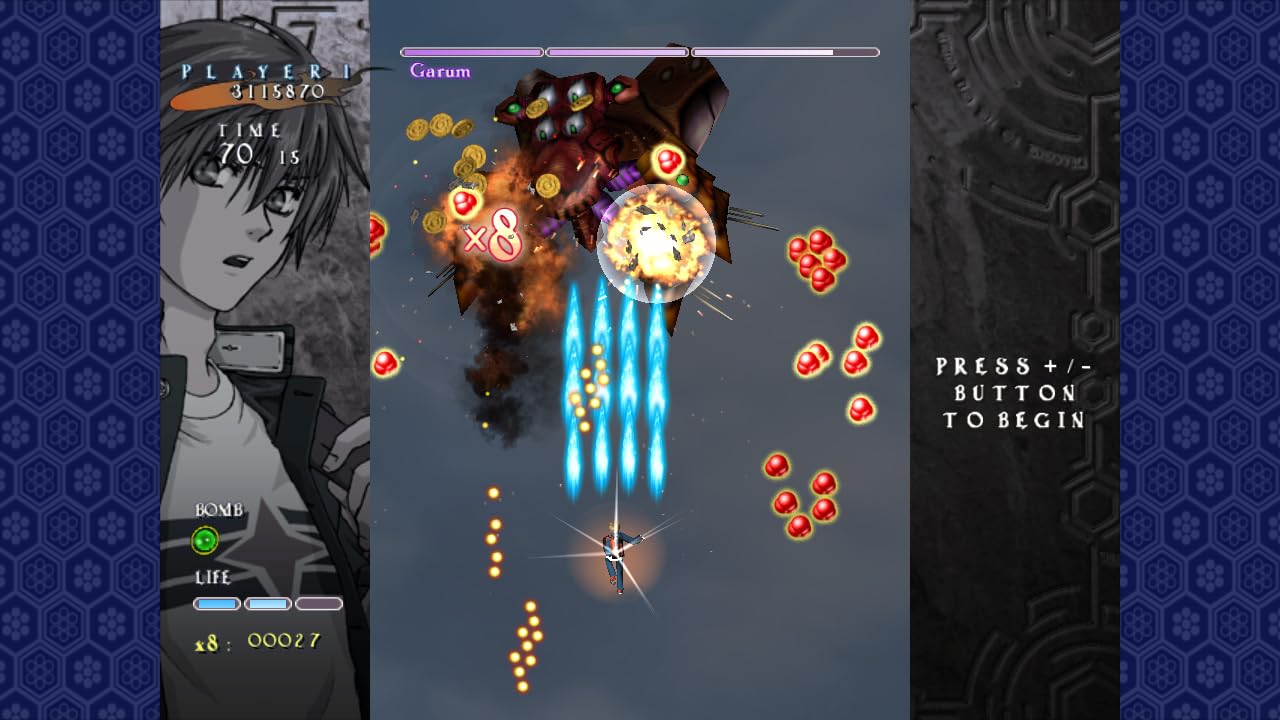
Task: Click the PRESS +/- BUTTON TO BEGIN text
Action: point(1012,395)
